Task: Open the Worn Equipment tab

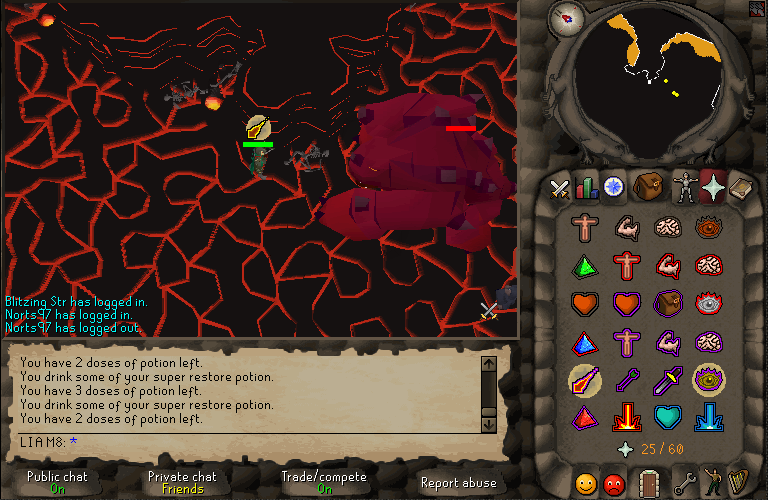Action: (x=684, y=187)
